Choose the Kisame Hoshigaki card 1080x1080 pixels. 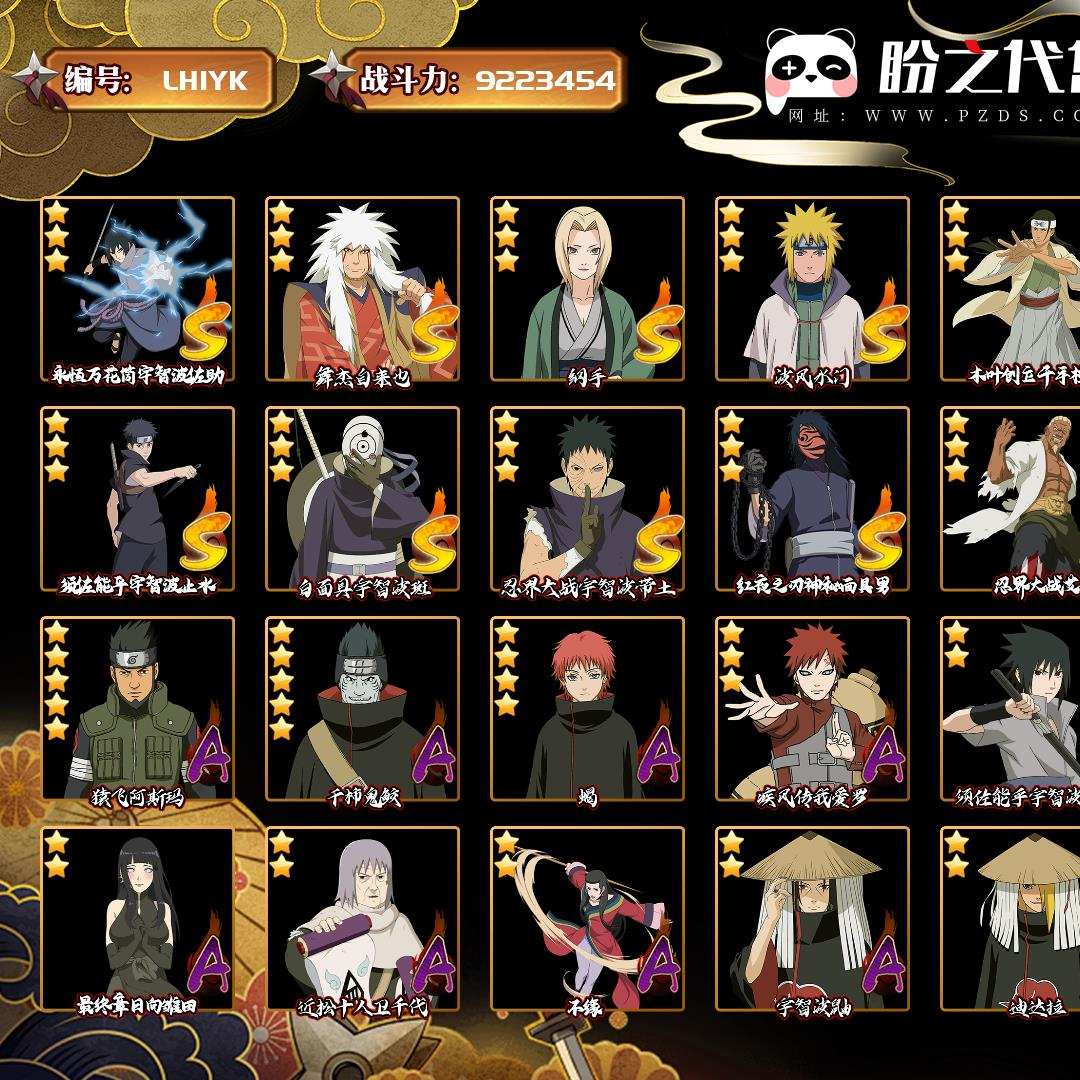pyautogui.click(x=362, y=708)
